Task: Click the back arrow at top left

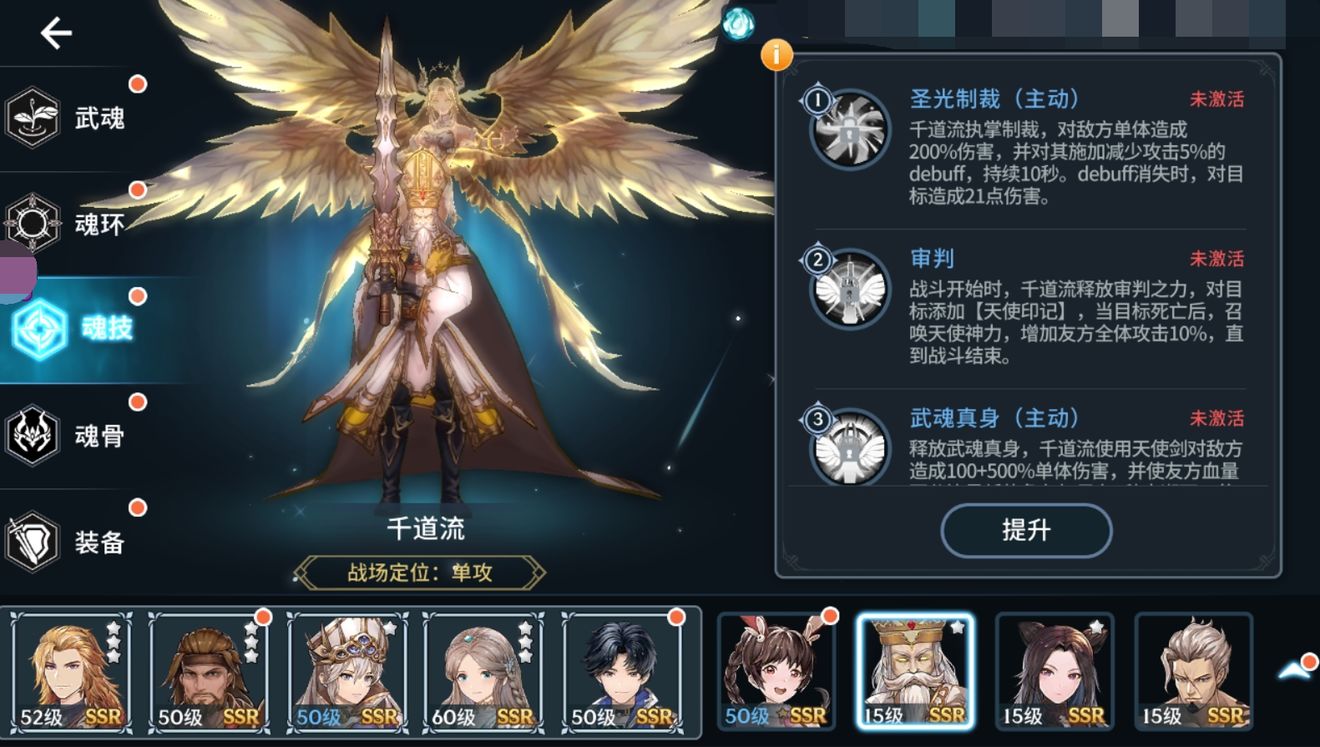Action: [54, 32]
